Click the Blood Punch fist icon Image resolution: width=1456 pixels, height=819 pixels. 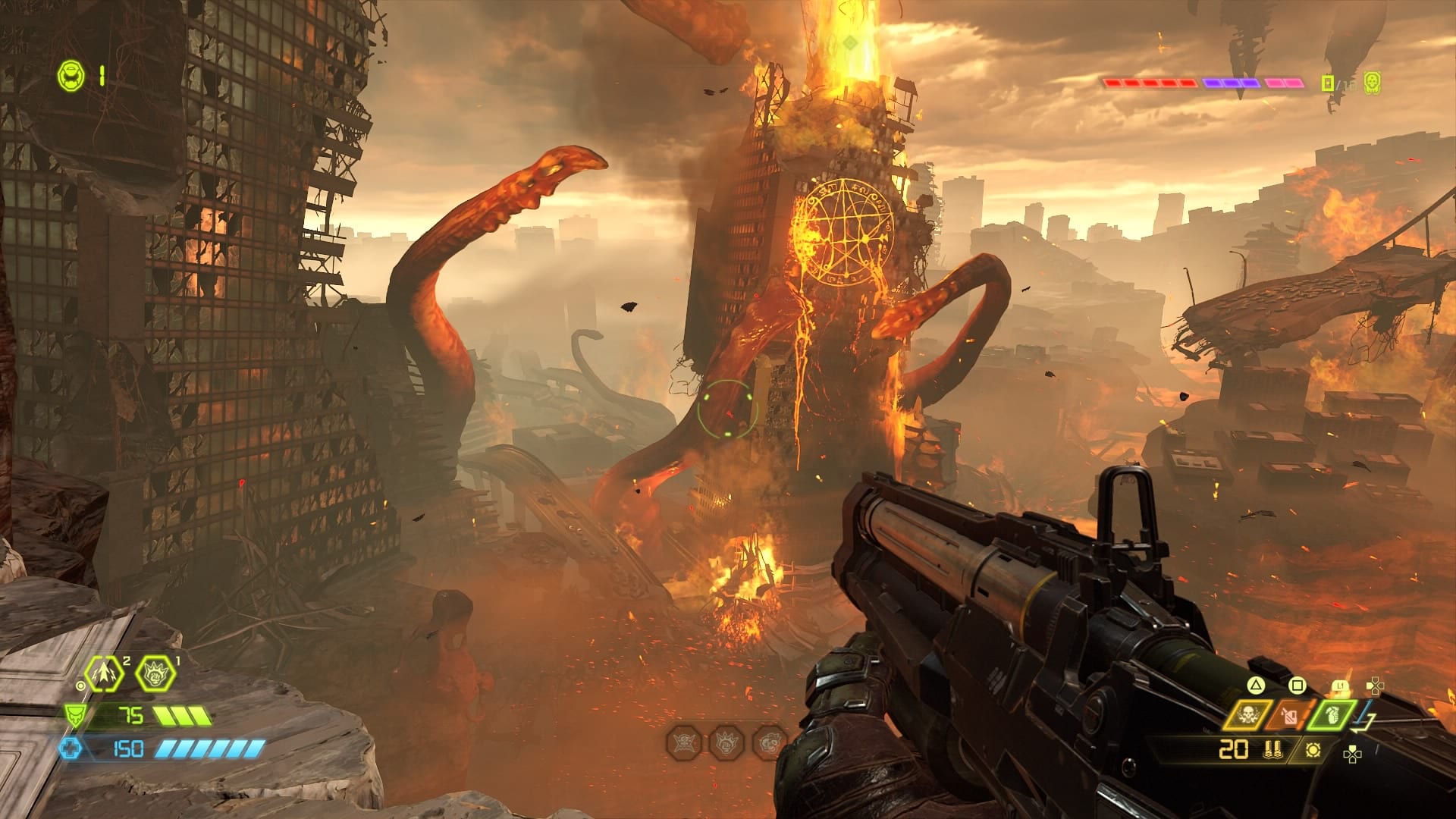coord(155,673)
